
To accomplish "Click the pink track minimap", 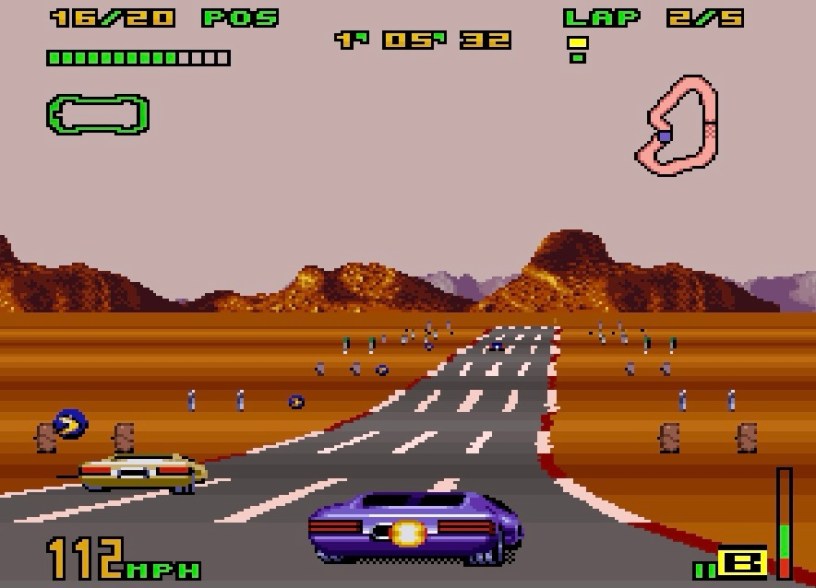I will point(677,123).
